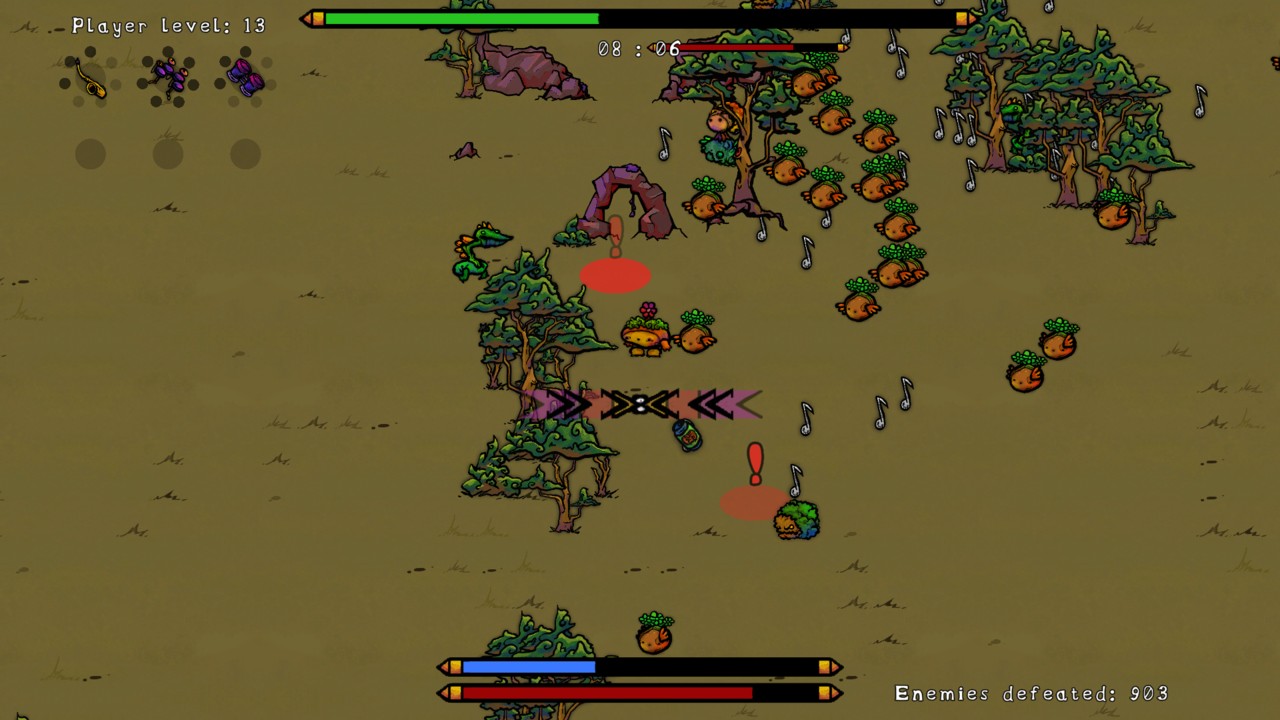1280x720 pixels.
Task: Click the music note floating near the bush enemy
Action: [x=796, y=480]
